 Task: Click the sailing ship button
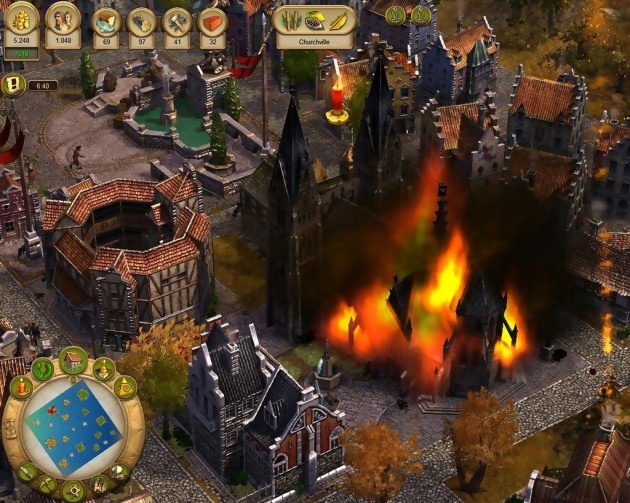120,471
